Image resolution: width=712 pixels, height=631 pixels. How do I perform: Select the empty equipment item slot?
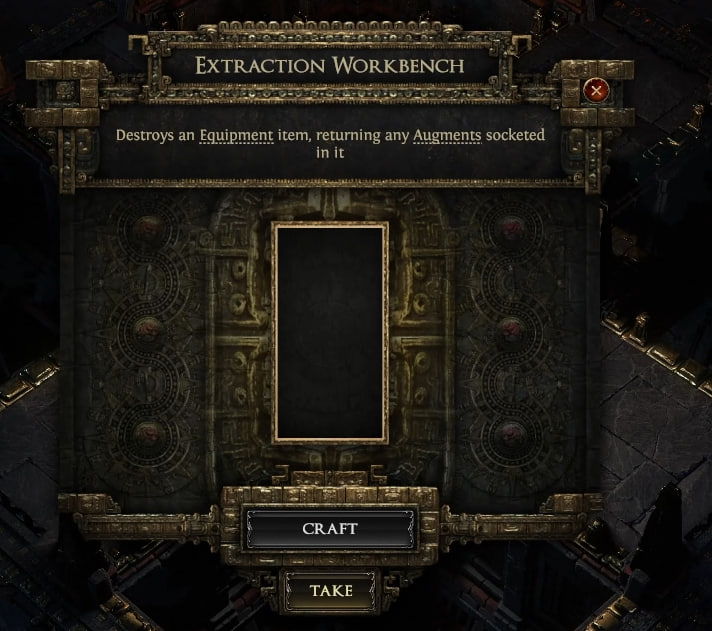point(330,332)
